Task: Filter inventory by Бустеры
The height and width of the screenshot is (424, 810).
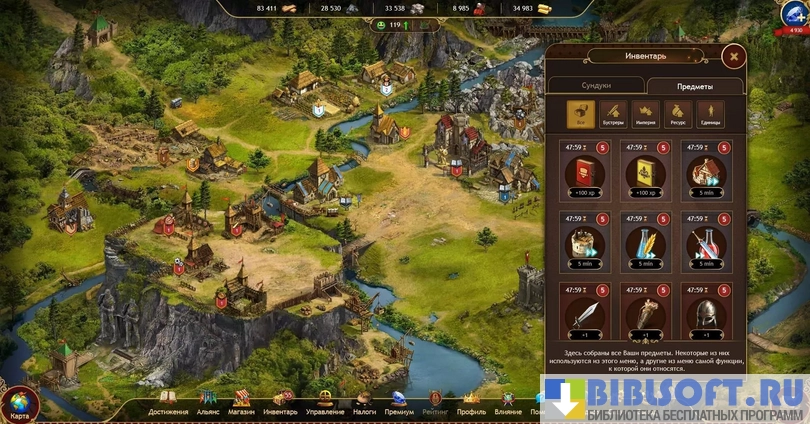Action: tap(613, 114)
